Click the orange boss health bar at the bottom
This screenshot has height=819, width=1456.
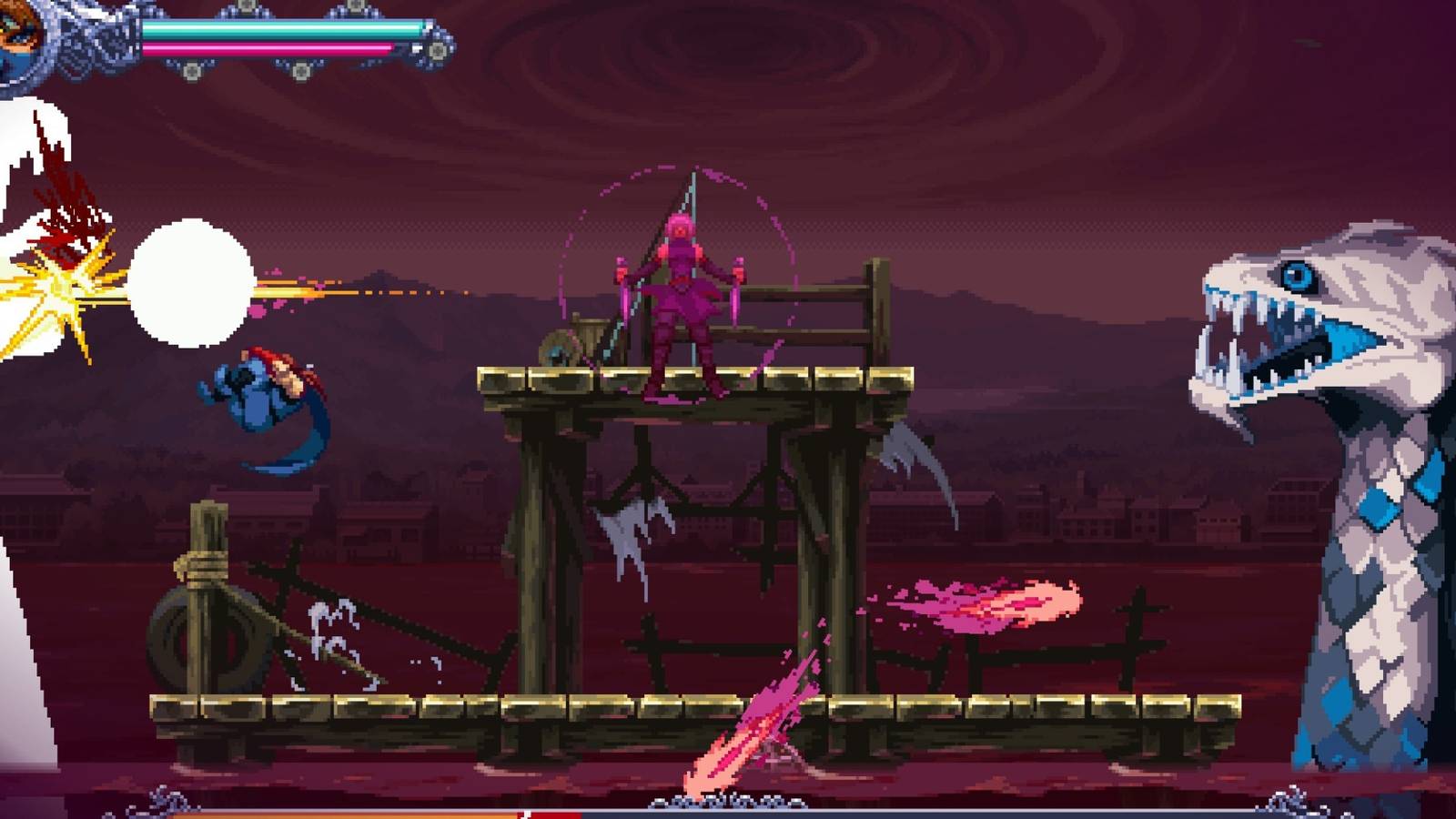tap(364, 813)
